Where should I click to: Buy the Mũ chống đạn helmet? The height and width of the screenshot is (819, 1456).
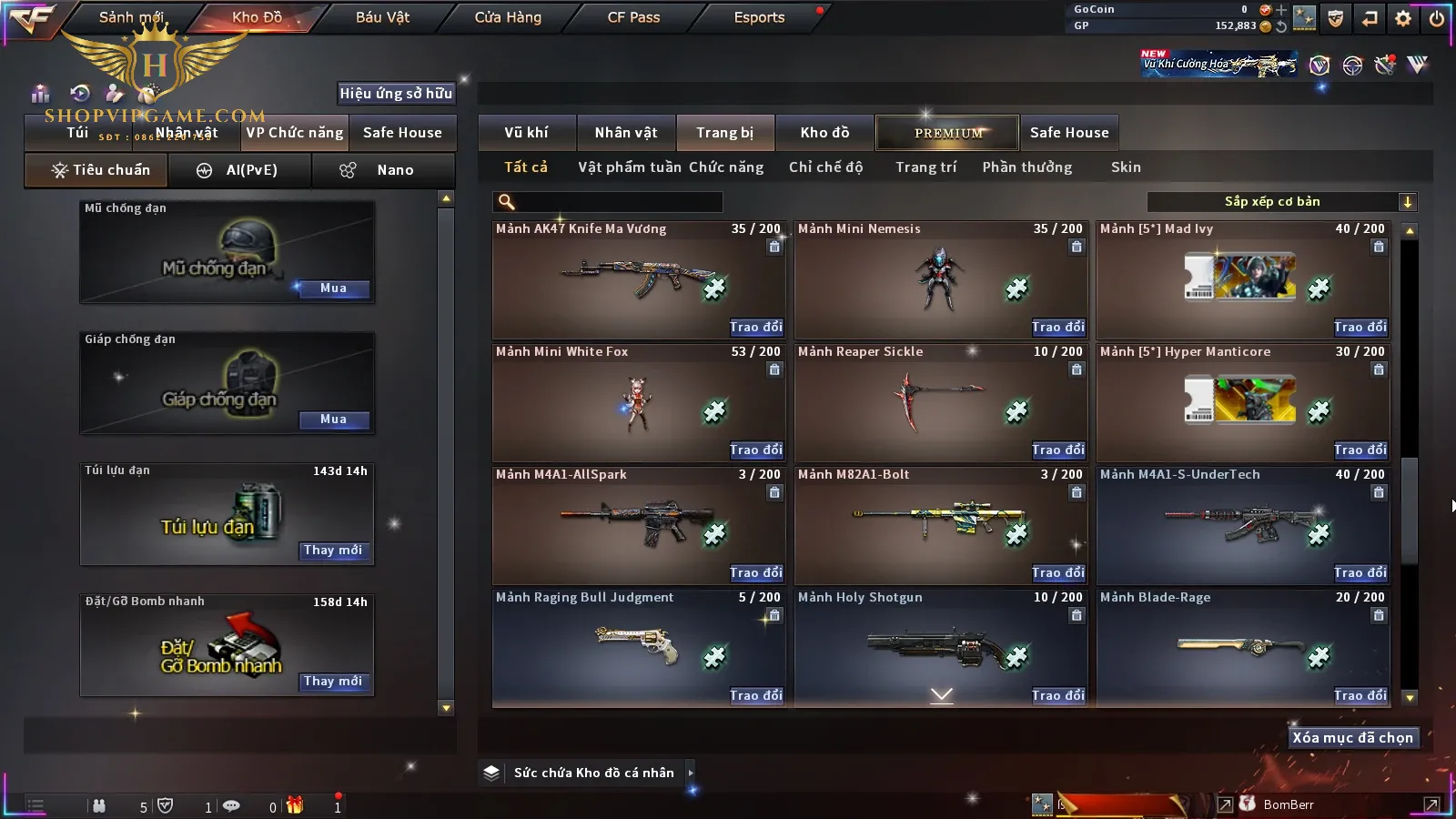point(333,288)
